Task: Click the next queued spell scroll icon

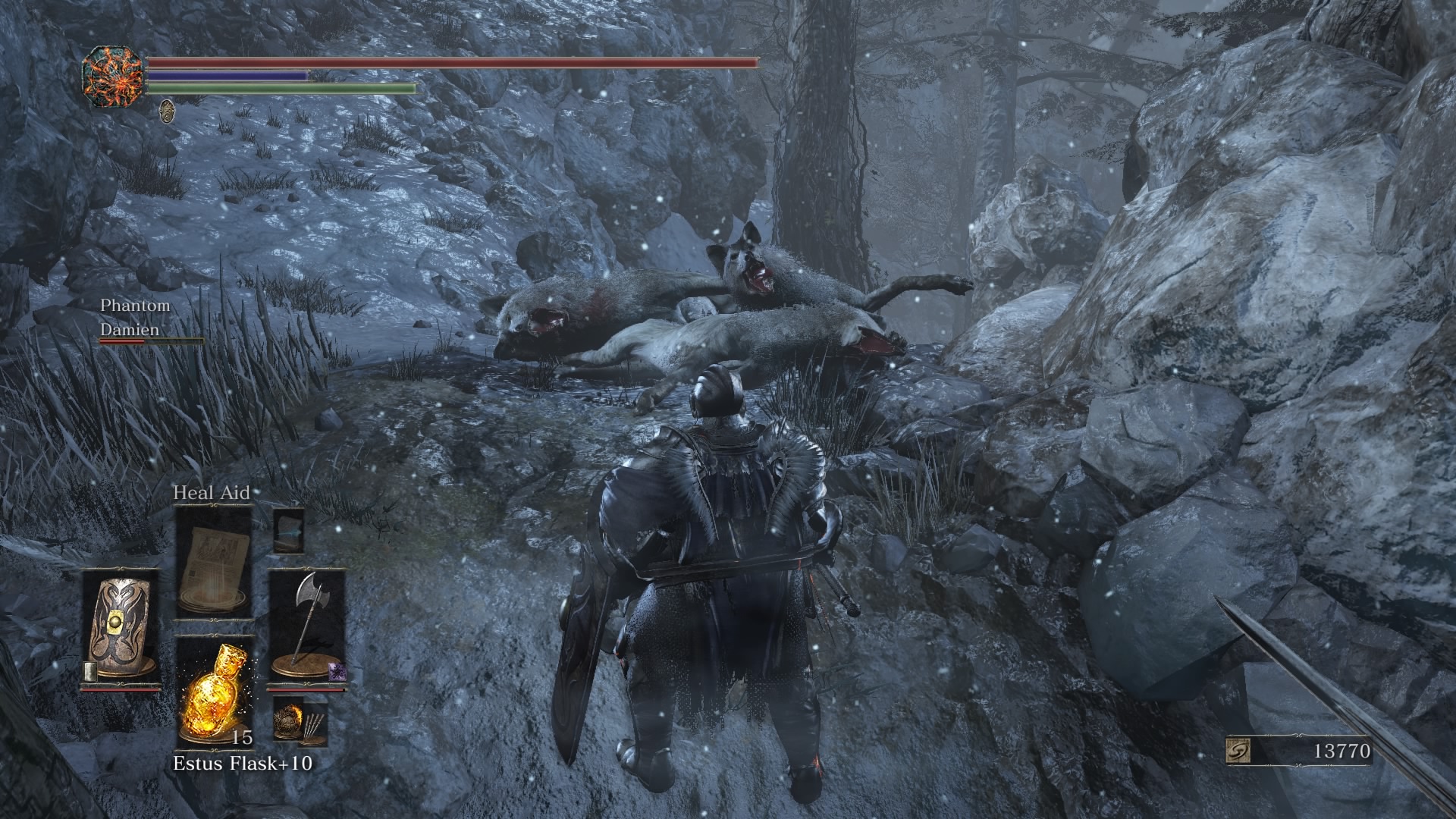Action: click(288, 530)
